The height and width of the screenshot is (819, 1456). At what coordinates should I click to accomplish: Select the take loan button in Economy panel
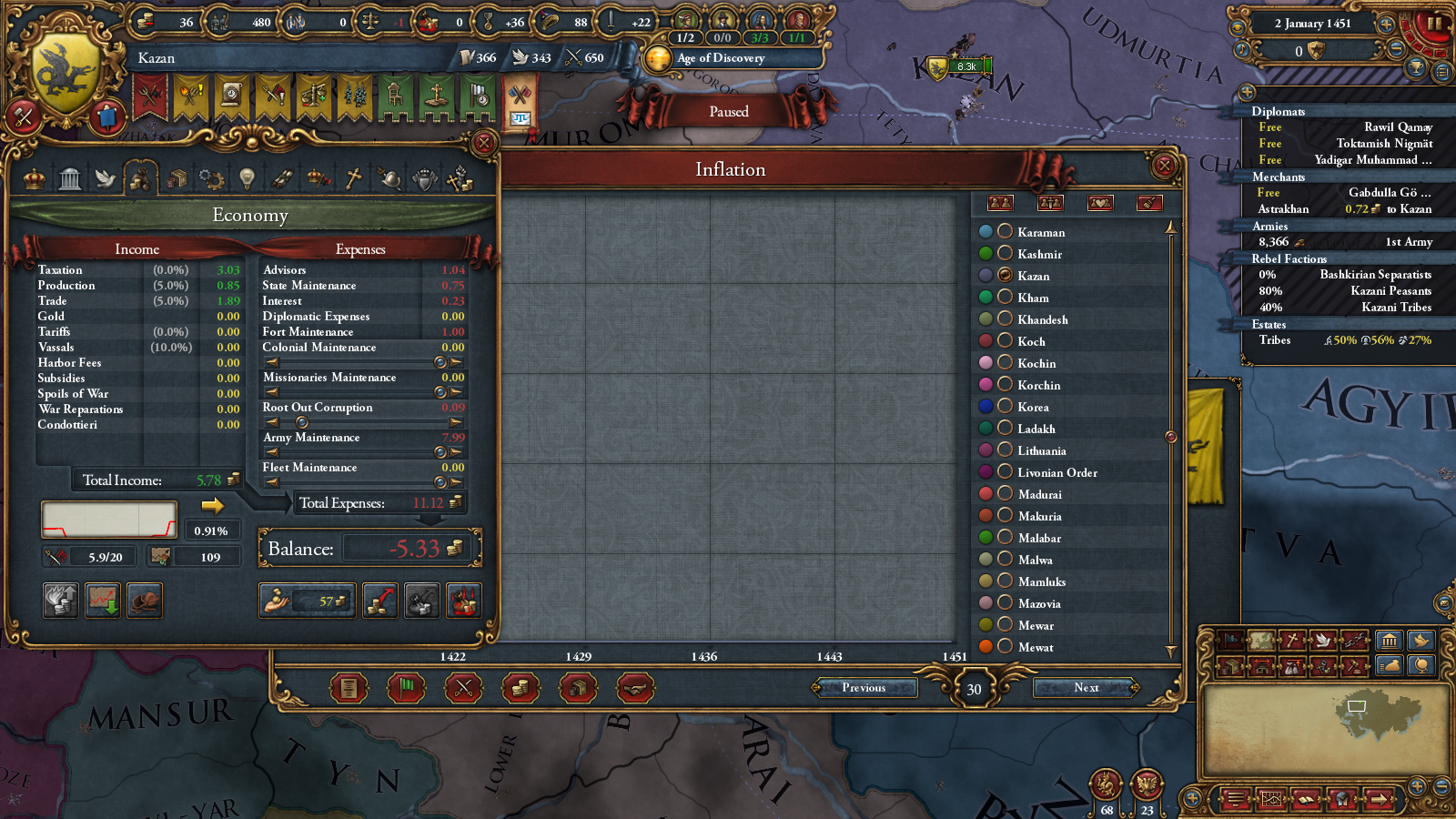pyautogui.click(x=307, y=601)
